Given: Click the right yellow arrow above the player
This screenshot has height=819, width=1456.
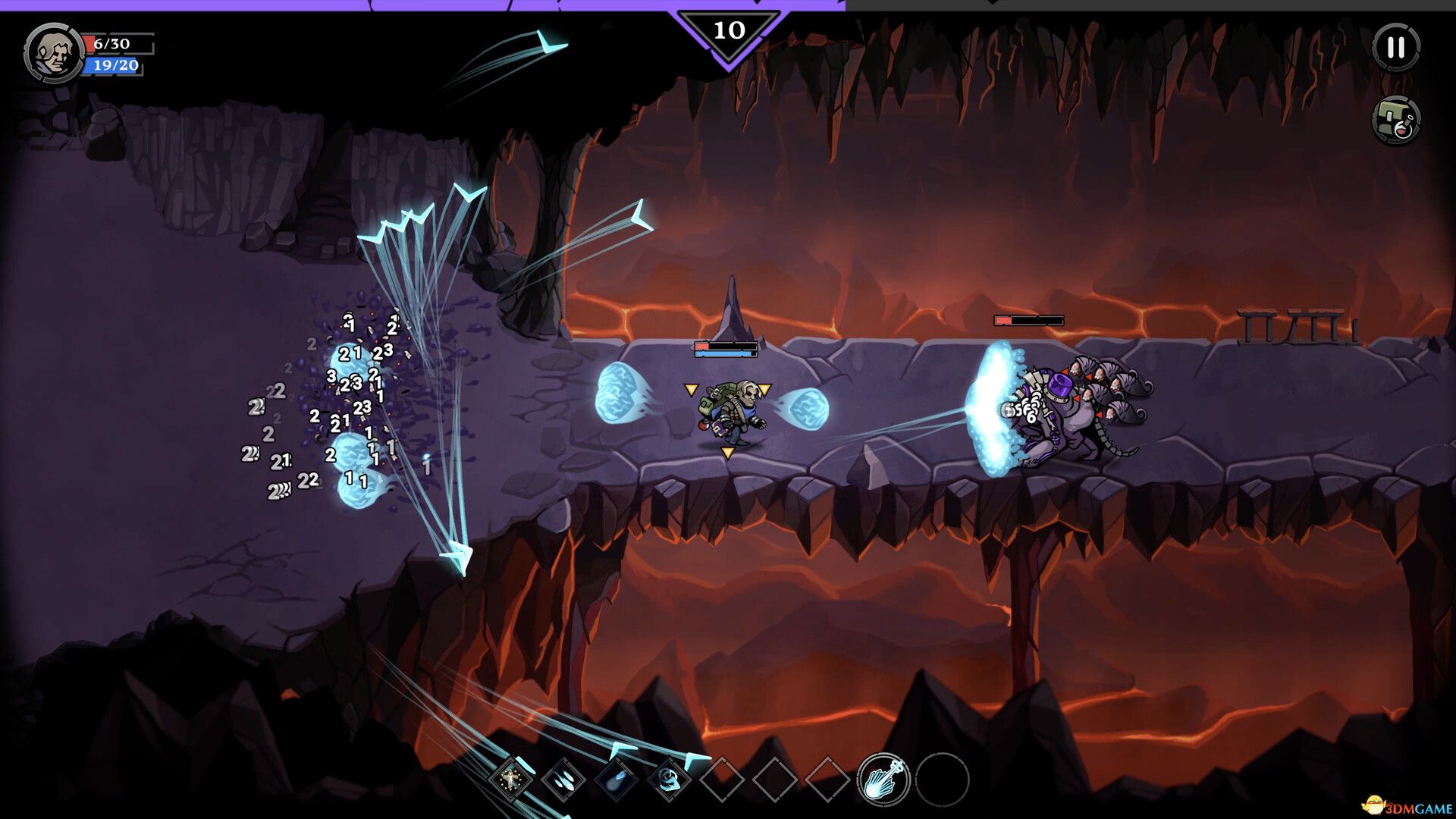Looking at the screenshot, I should click(x=765, y=388).
